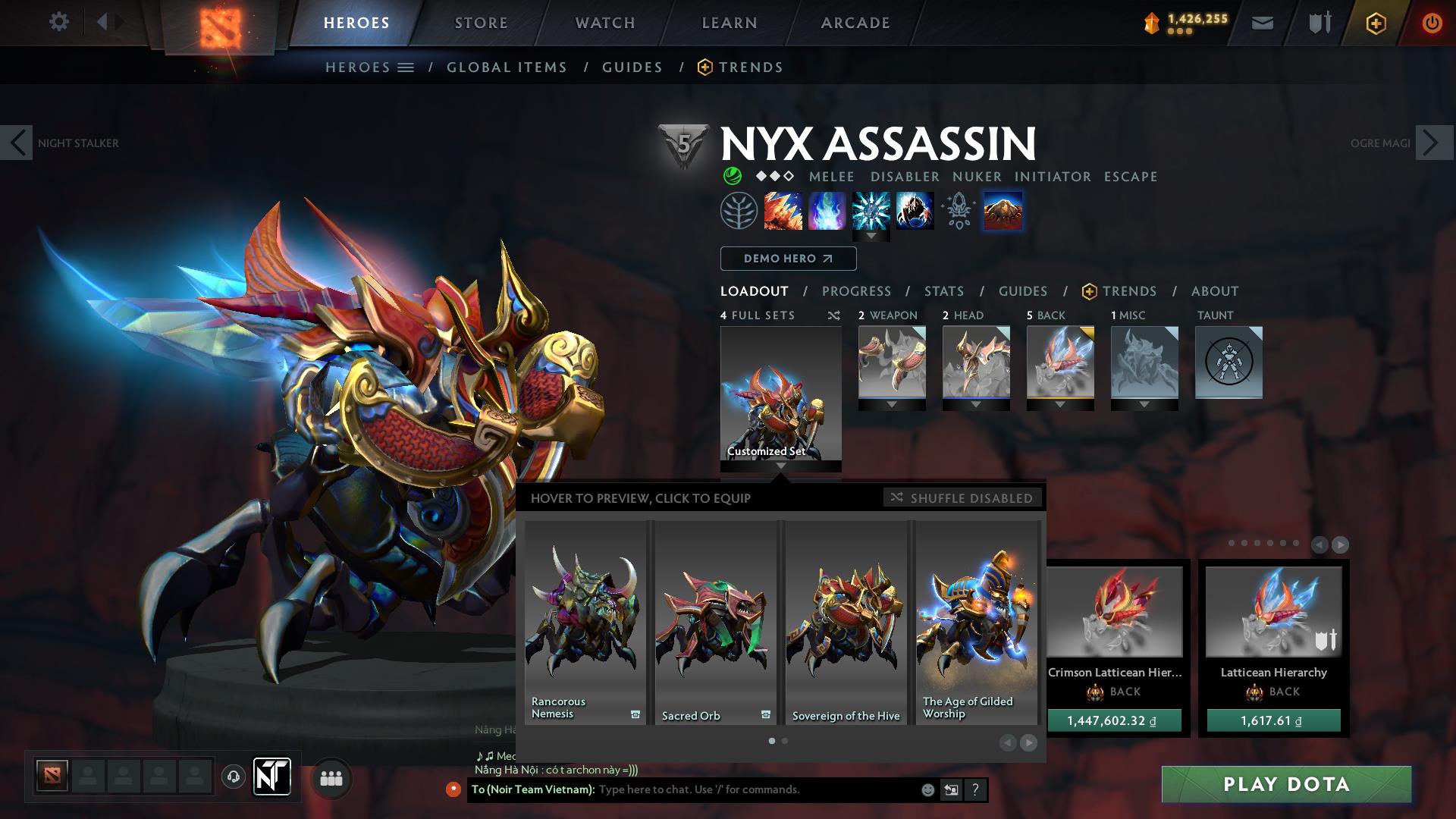The height and width of the screenshot is (819, 1456).
Task: Toggle the Shuffle Disabled setting
Action: (x=962, y=497)
